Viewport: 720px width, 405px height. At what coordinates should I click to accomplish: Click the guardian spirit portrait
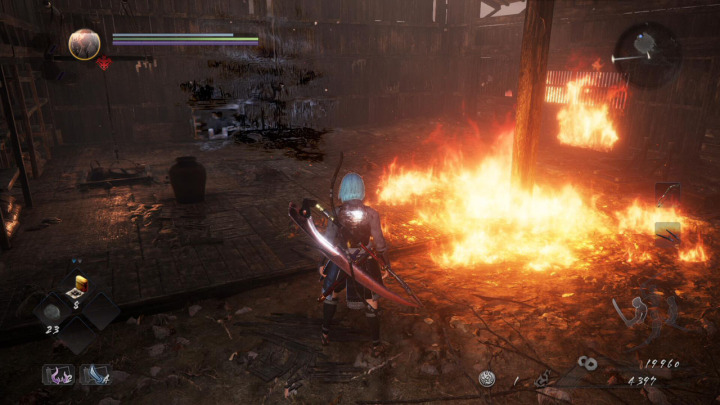pos(84,44)
